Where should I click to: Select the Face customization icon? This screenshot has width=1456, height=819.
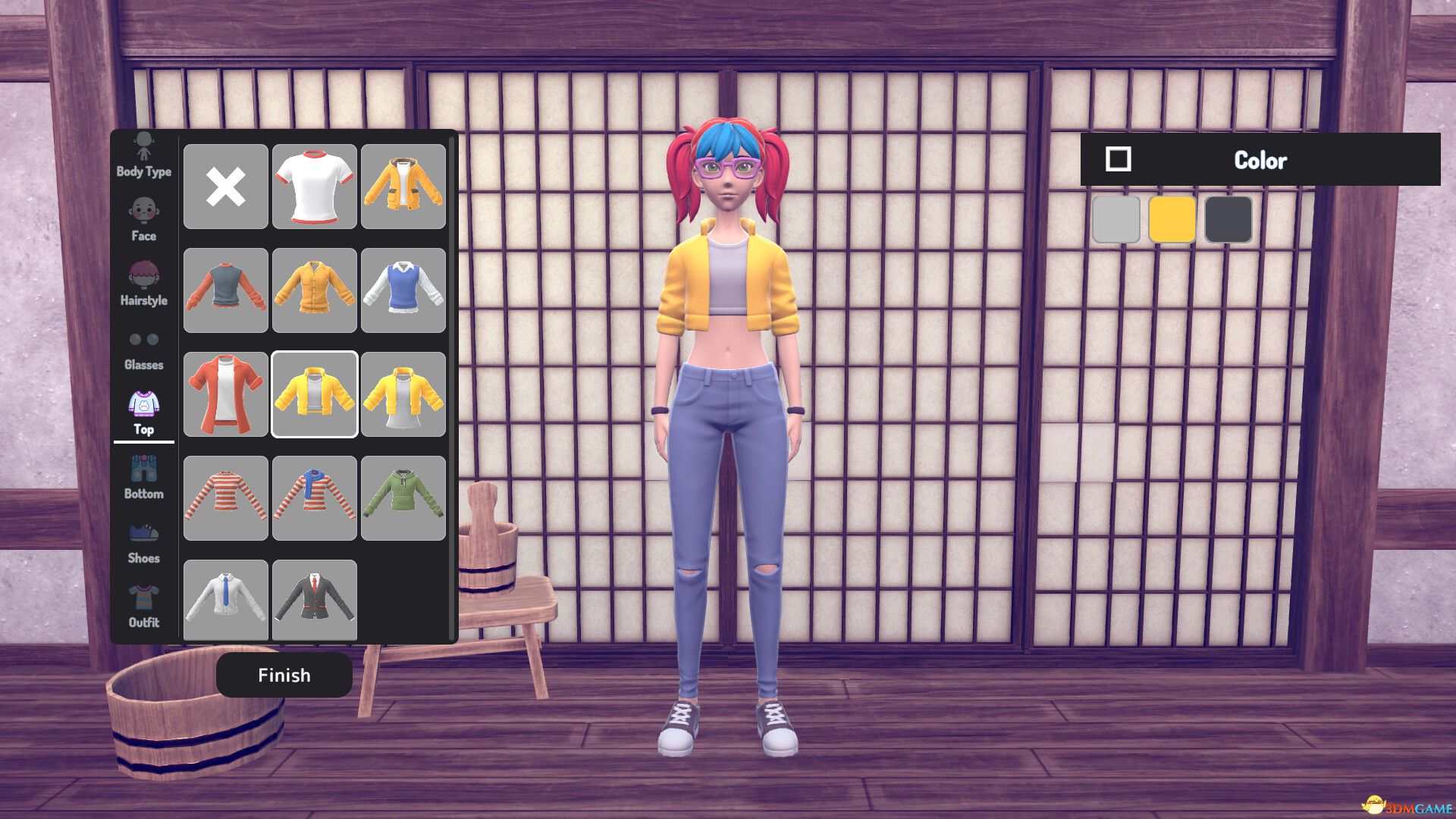tap(144, 216)
